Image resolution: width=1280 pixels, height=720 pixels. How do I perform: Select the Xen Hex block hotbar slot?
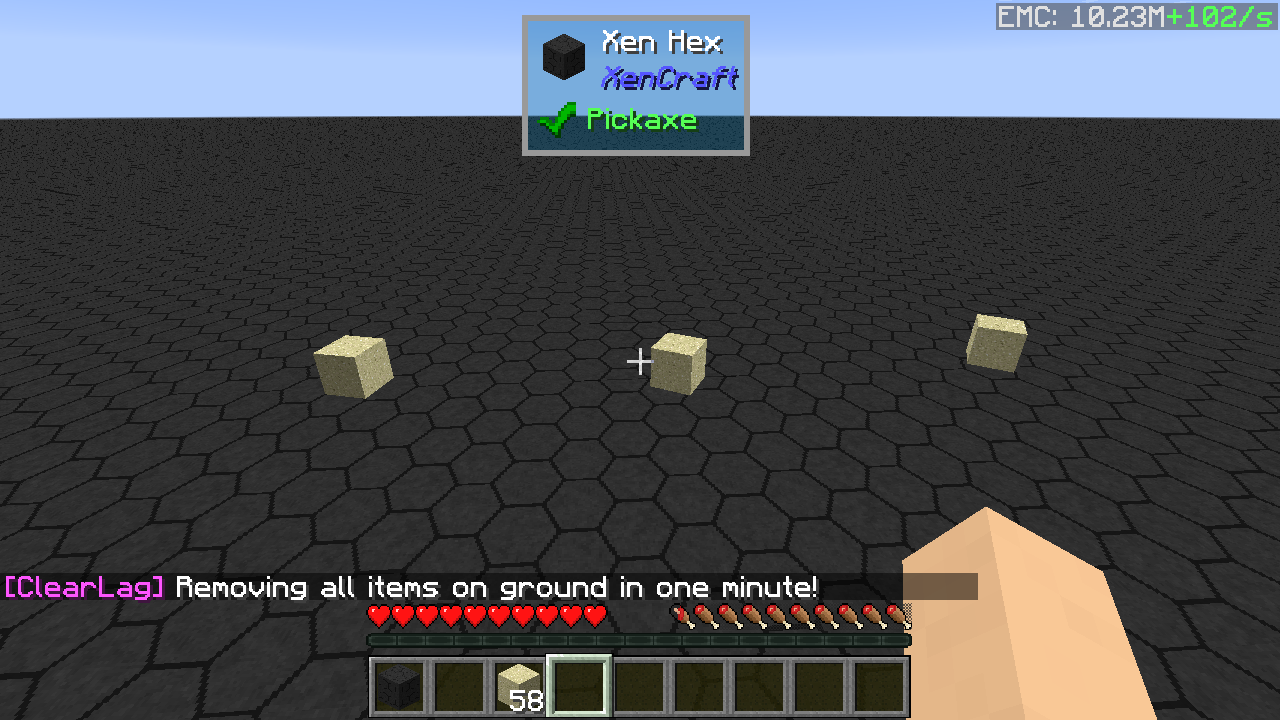(399, 686)
